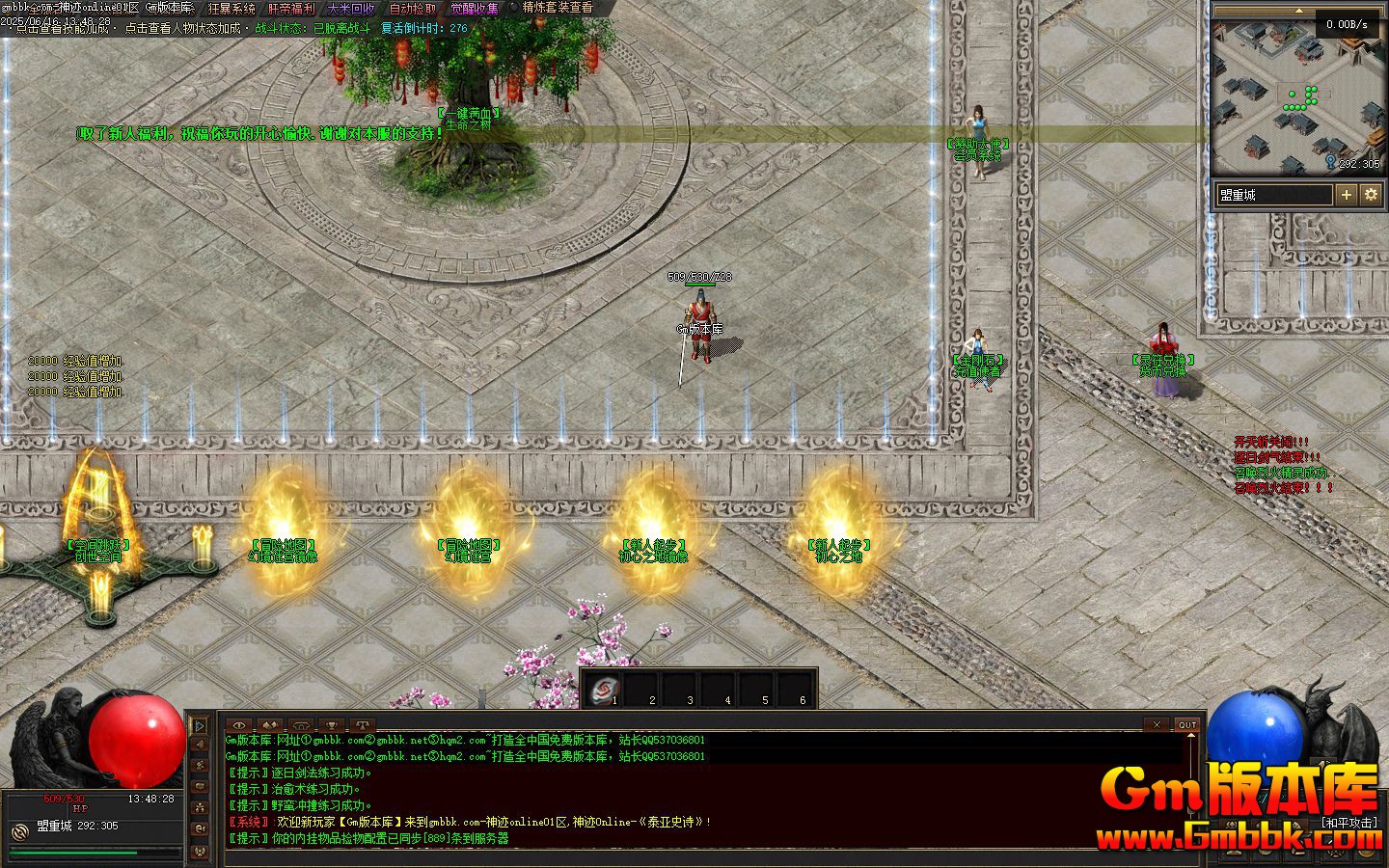Image resolution: width=1389 pixels, height=868 pixels.
Task: Click the QUT button on the chat panel
Action: click(x=1186, y=724)
